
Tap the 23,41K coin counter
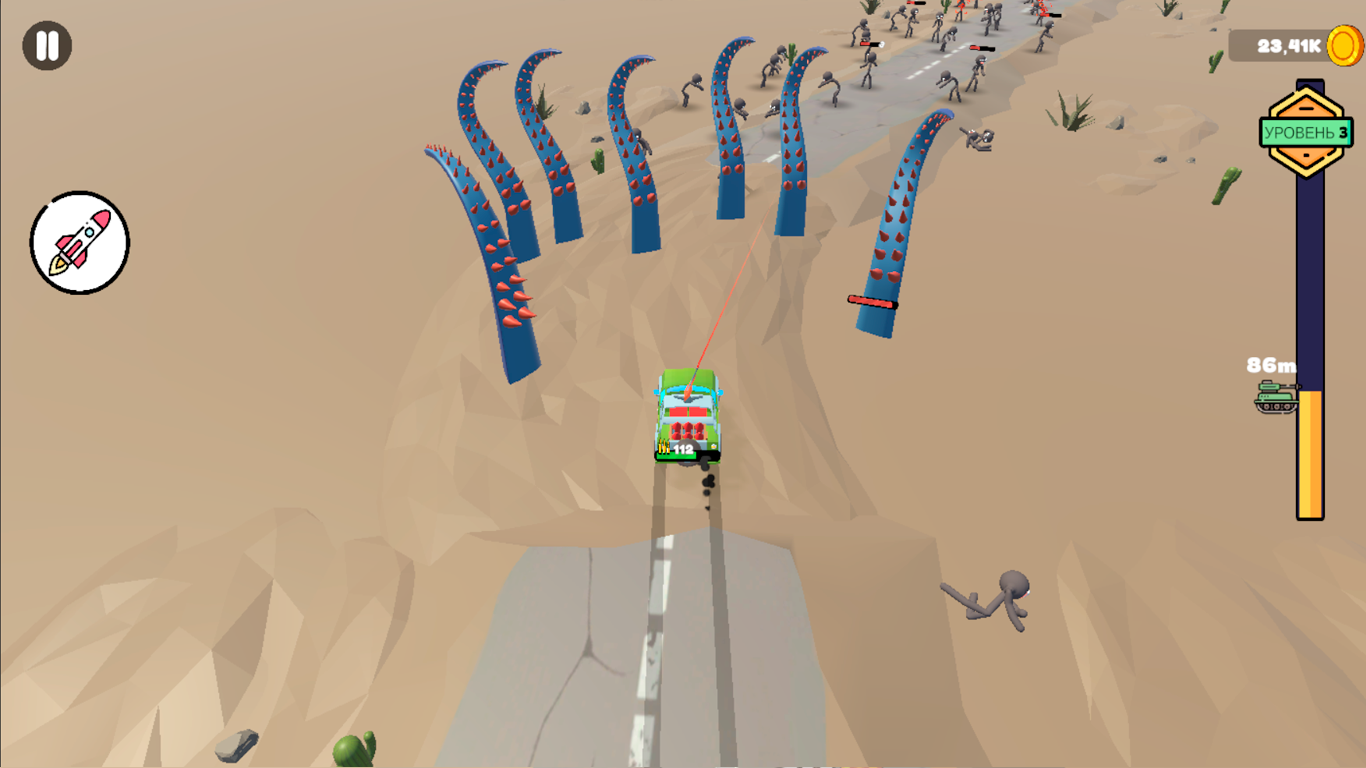(1290, 44)
